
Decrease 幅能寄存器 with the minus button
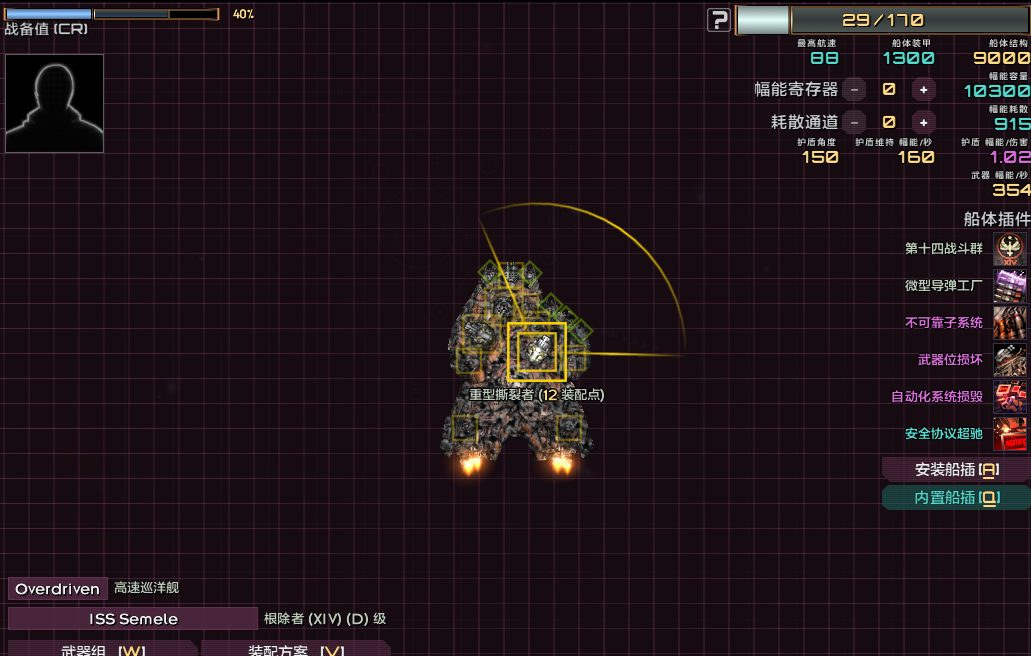854,89
